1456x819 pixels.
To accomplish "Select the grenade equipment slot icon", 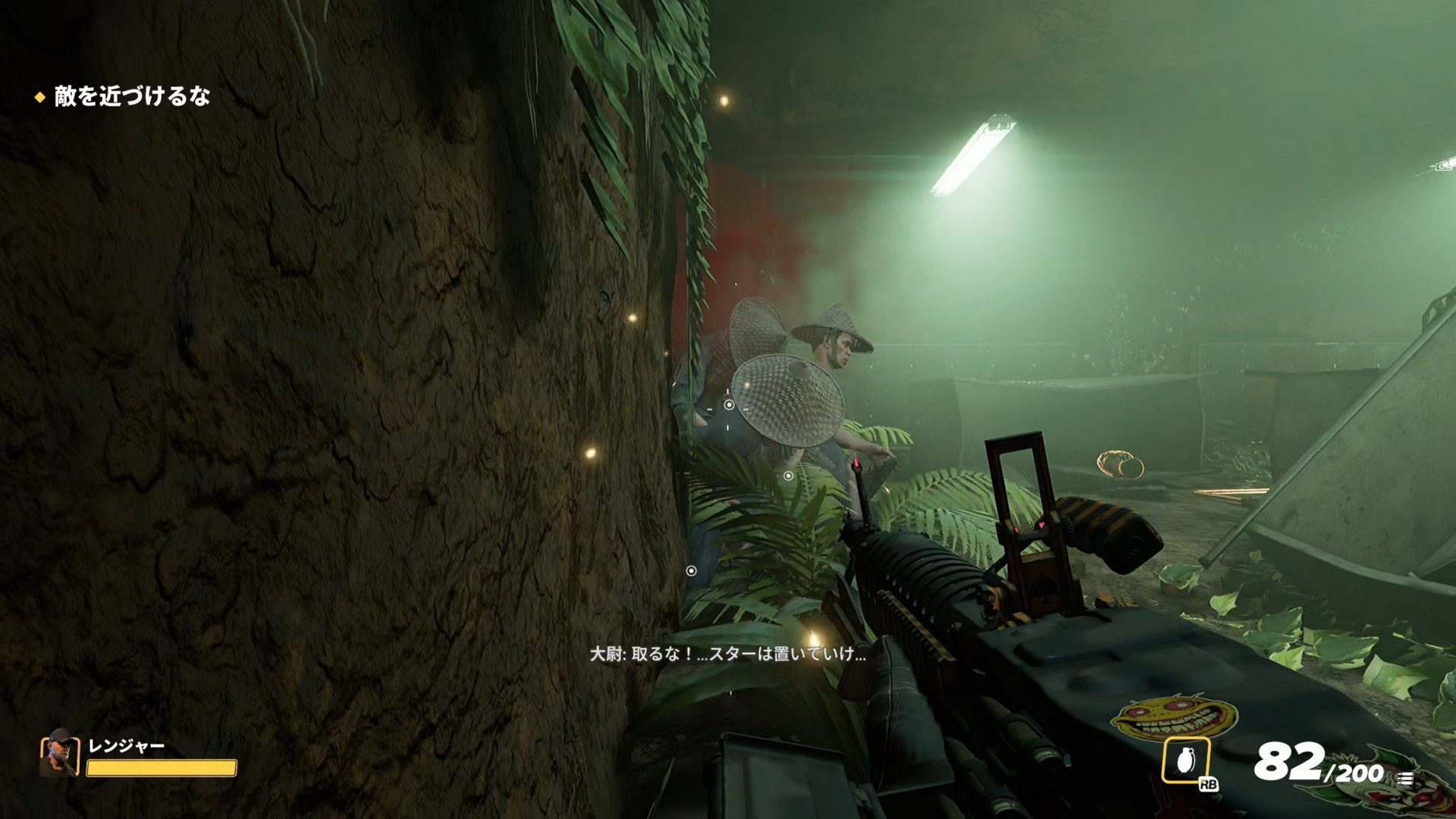I will 1185,760.
